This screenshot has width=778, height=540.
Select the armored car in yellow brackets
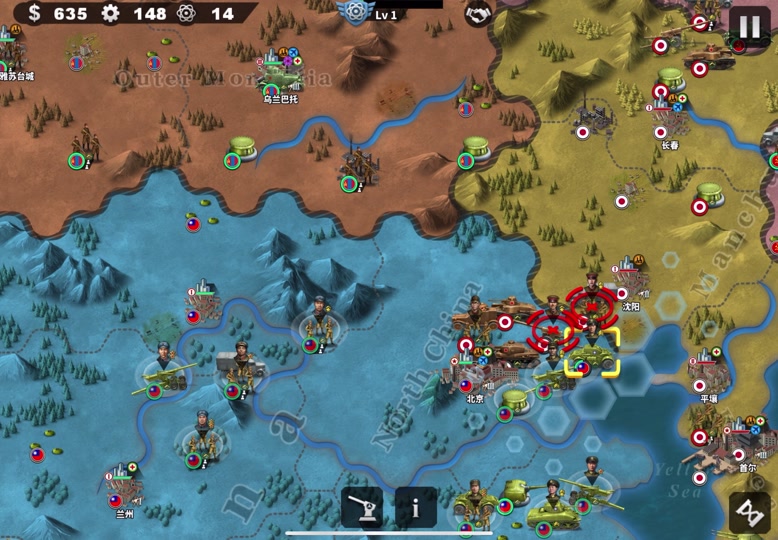coord(591,353)
